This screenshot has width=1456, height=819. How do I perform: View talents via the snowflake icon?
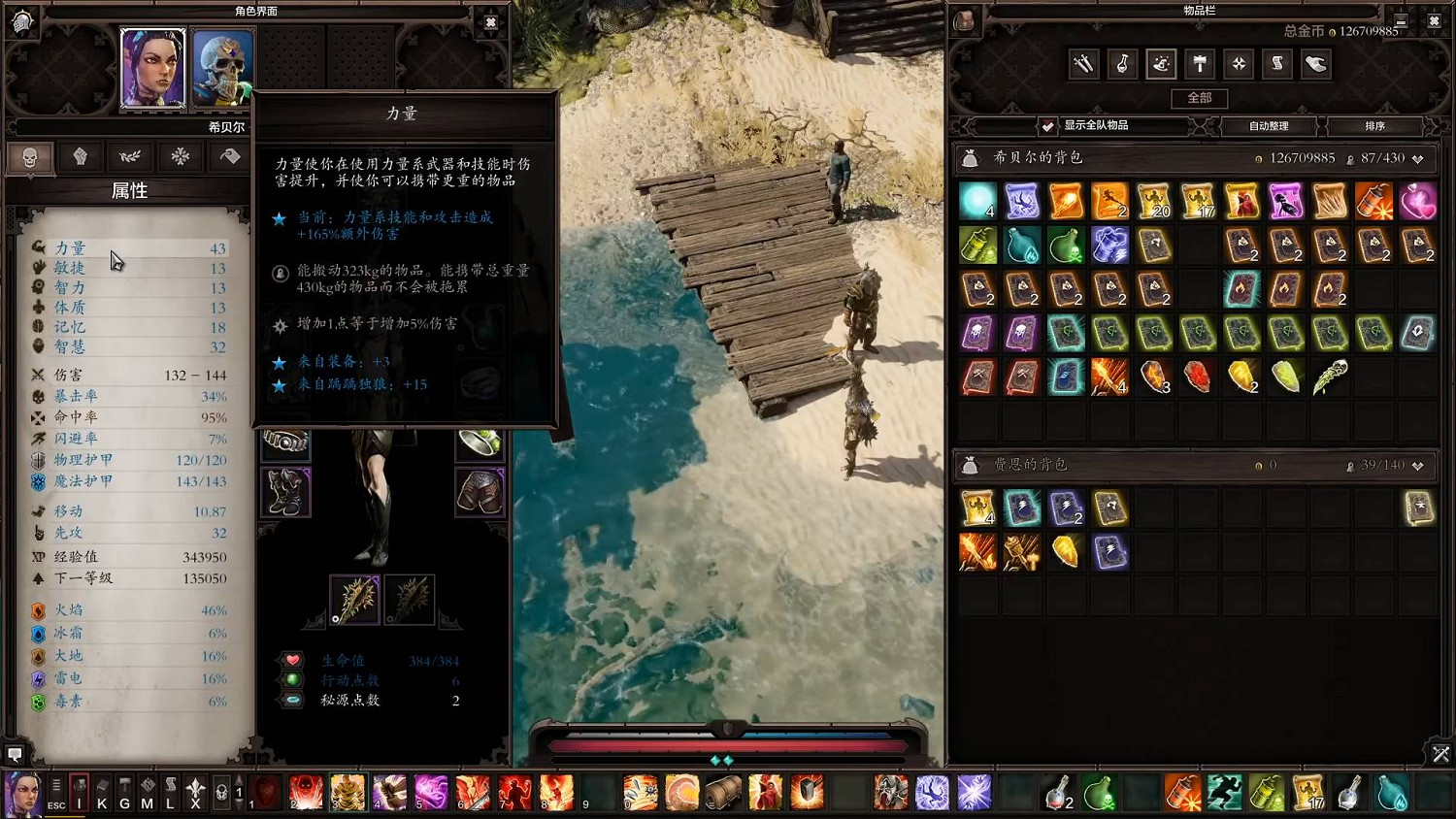179,156
